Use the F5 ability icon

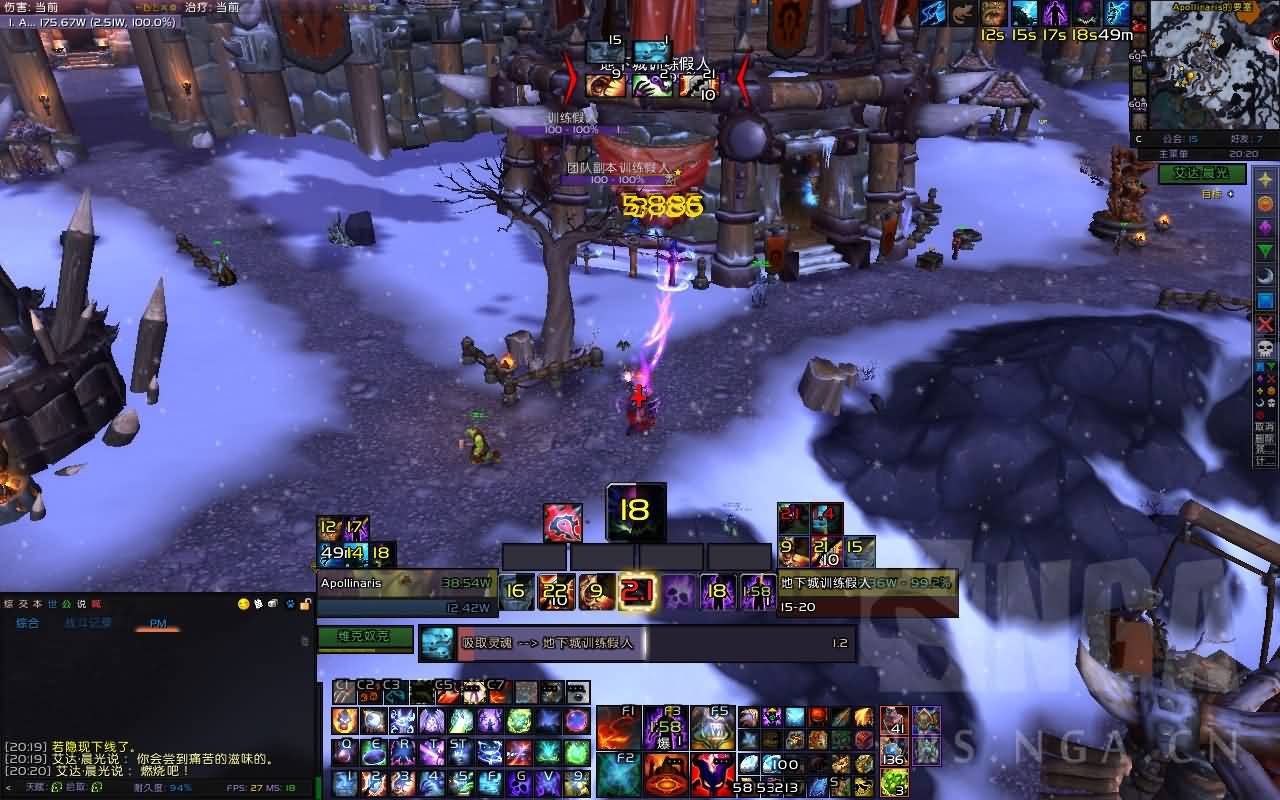point(713,727)
